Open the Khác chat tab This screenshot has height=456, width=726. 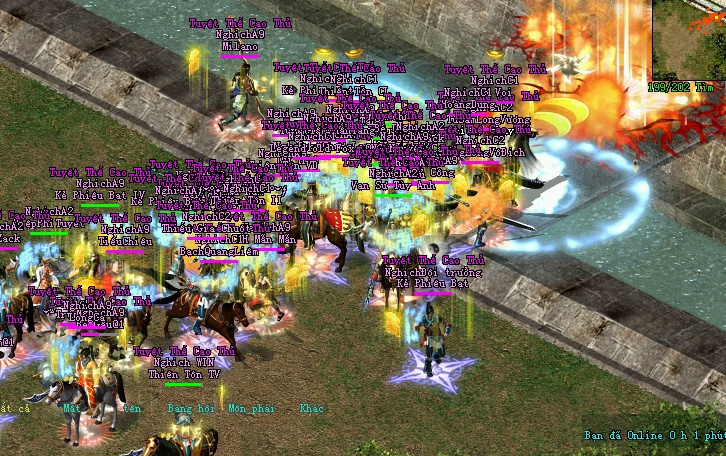(311, 408)
